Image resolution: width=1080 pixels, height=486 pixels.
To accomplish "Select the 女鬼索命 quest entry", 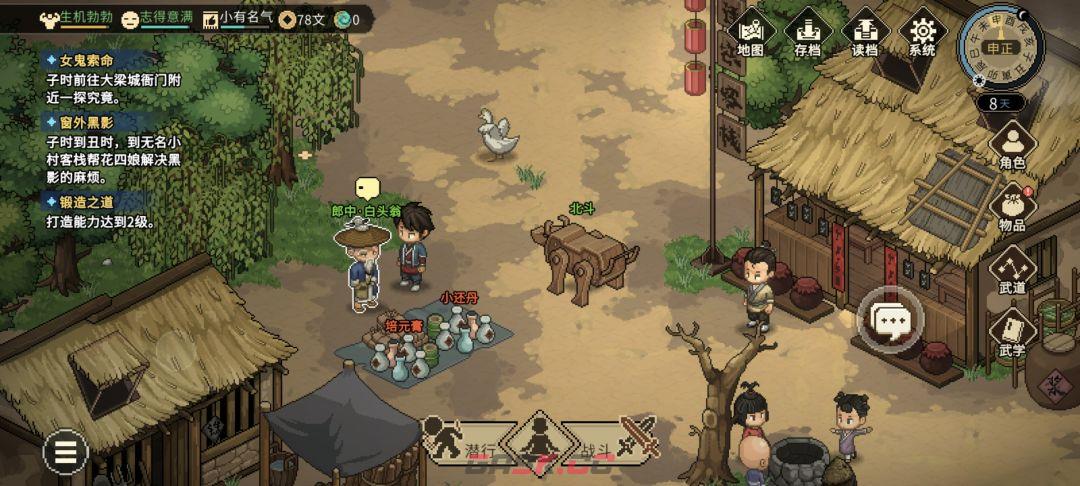I will coord(85,61).
